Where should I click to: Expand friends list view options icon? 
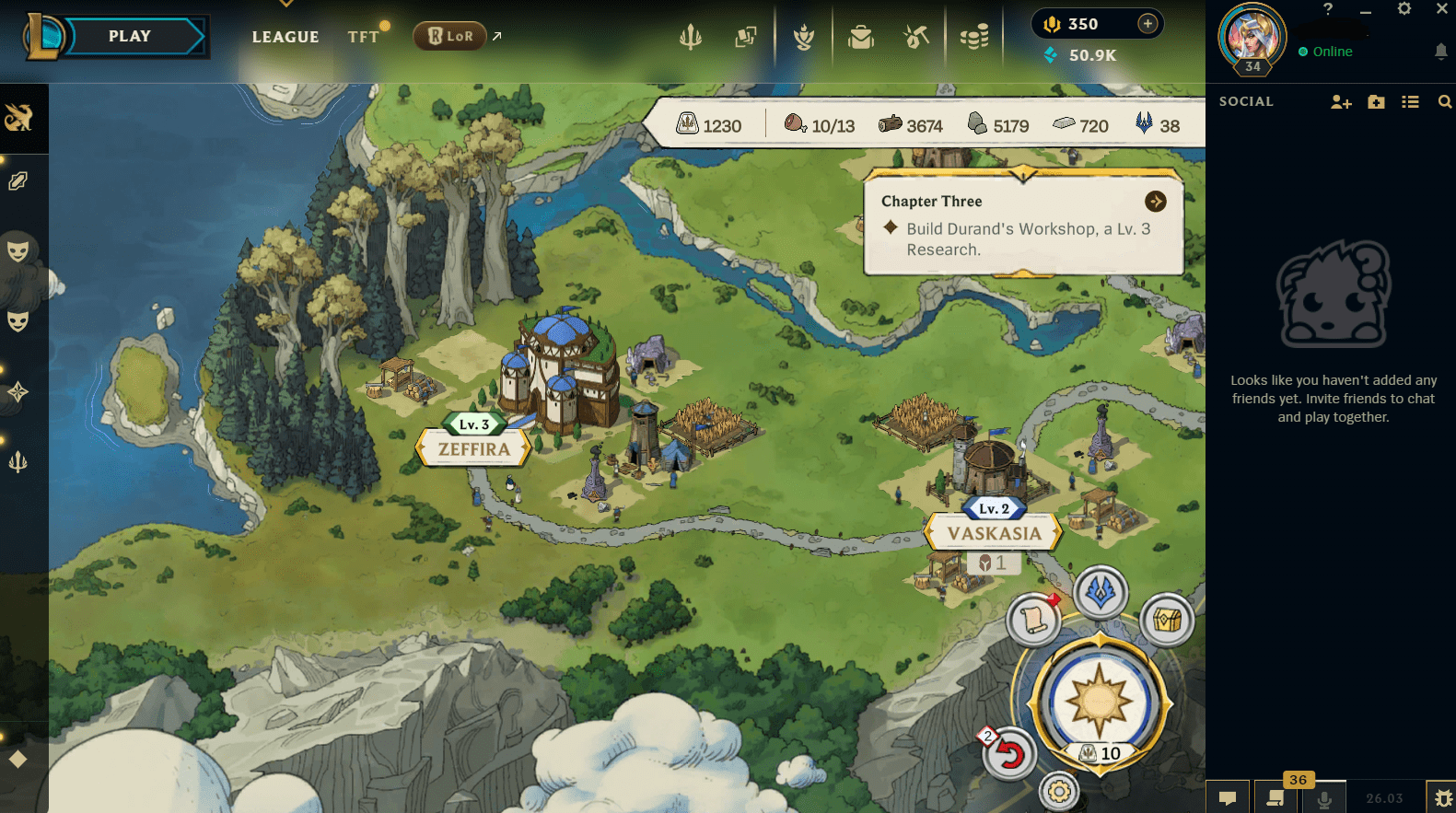pos(1410,101)
